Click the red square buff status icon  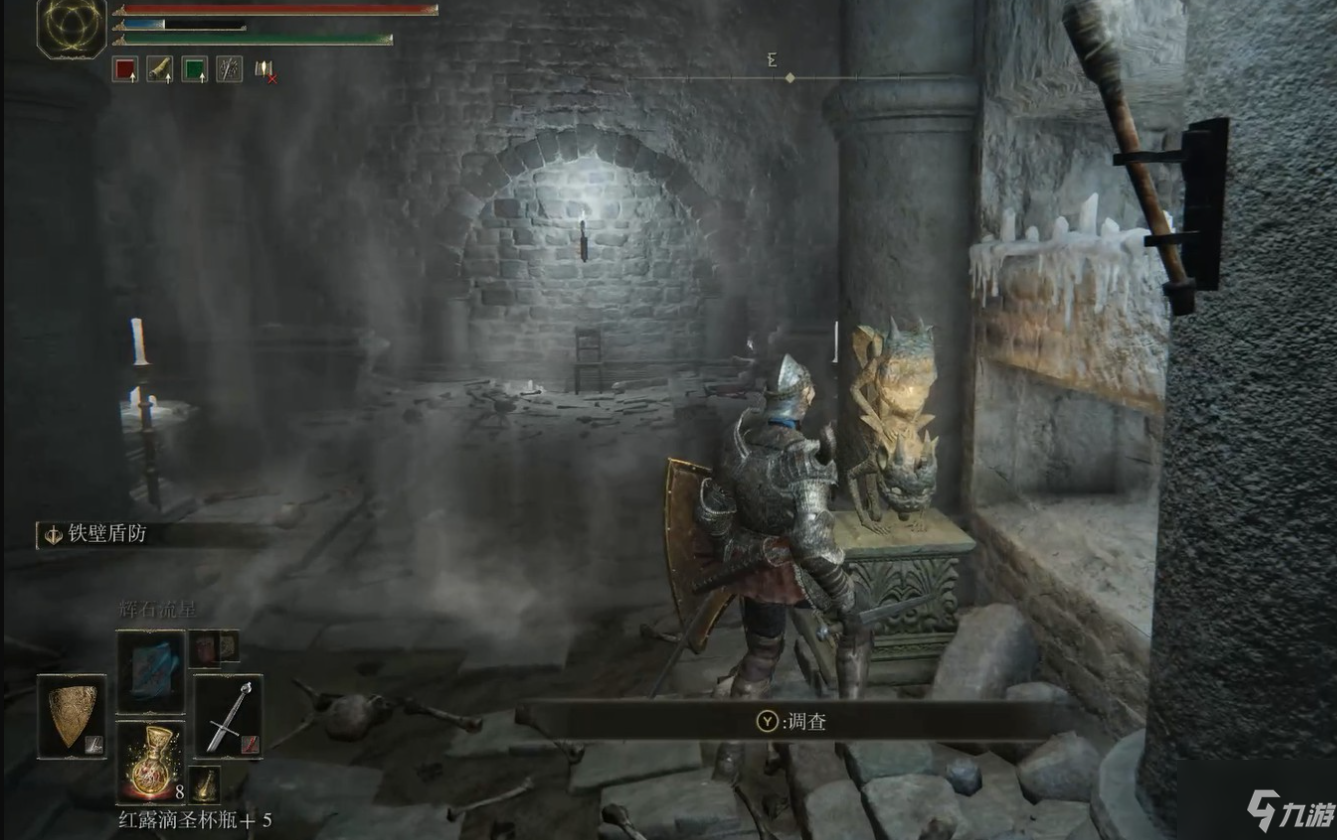[x=125, y=68]
